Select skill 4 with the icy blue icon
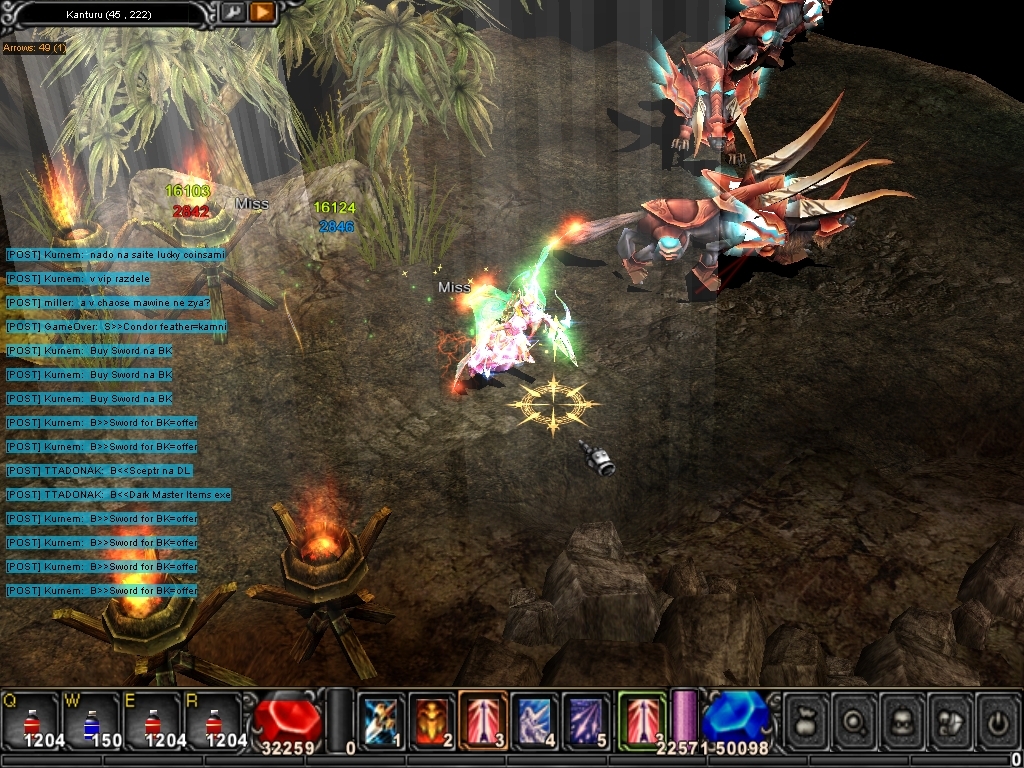Screen dimensions: 1024x768 [535, 720]
